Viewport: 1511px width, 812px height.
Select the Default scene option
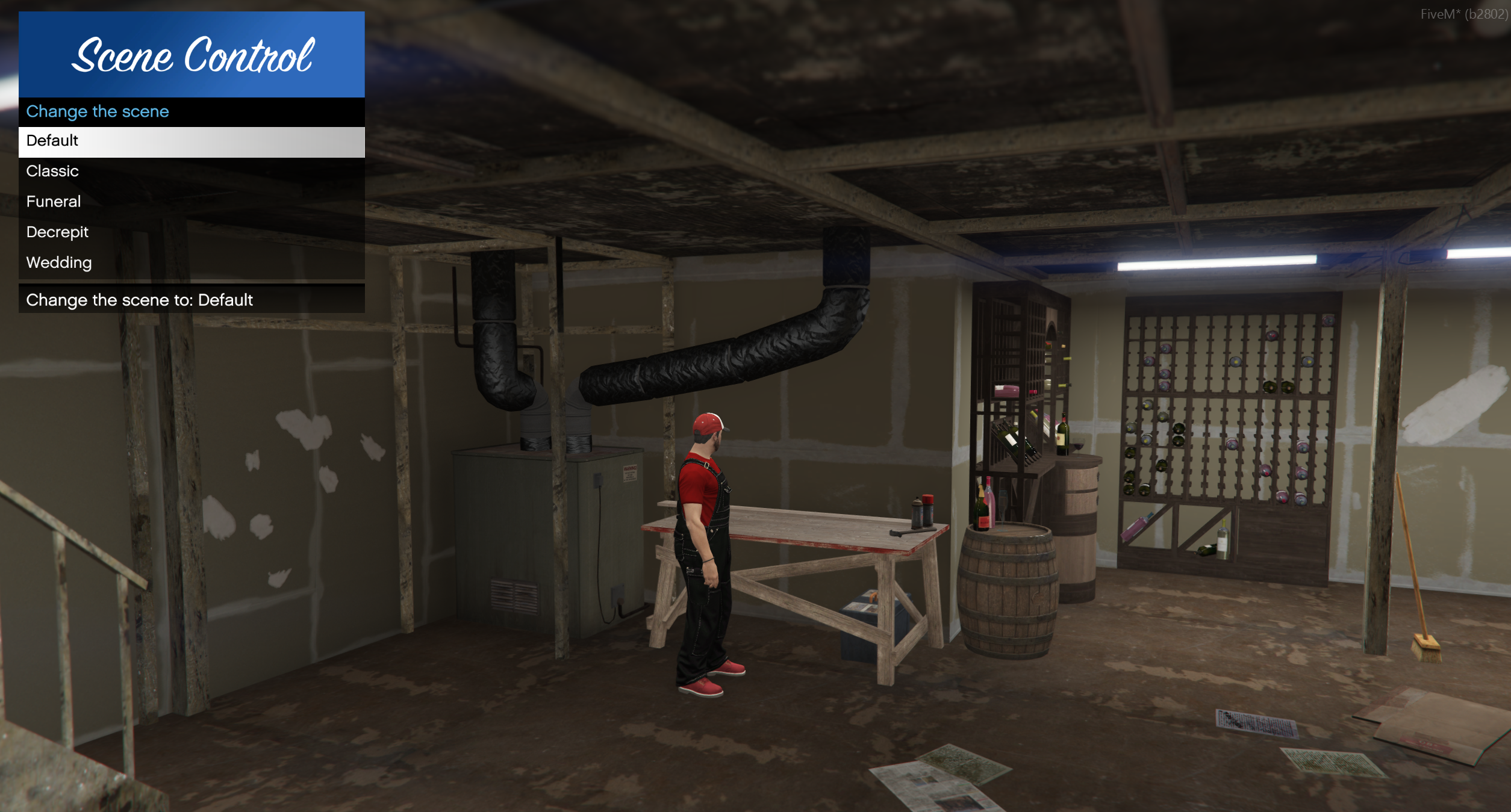[x=191, y=141]
